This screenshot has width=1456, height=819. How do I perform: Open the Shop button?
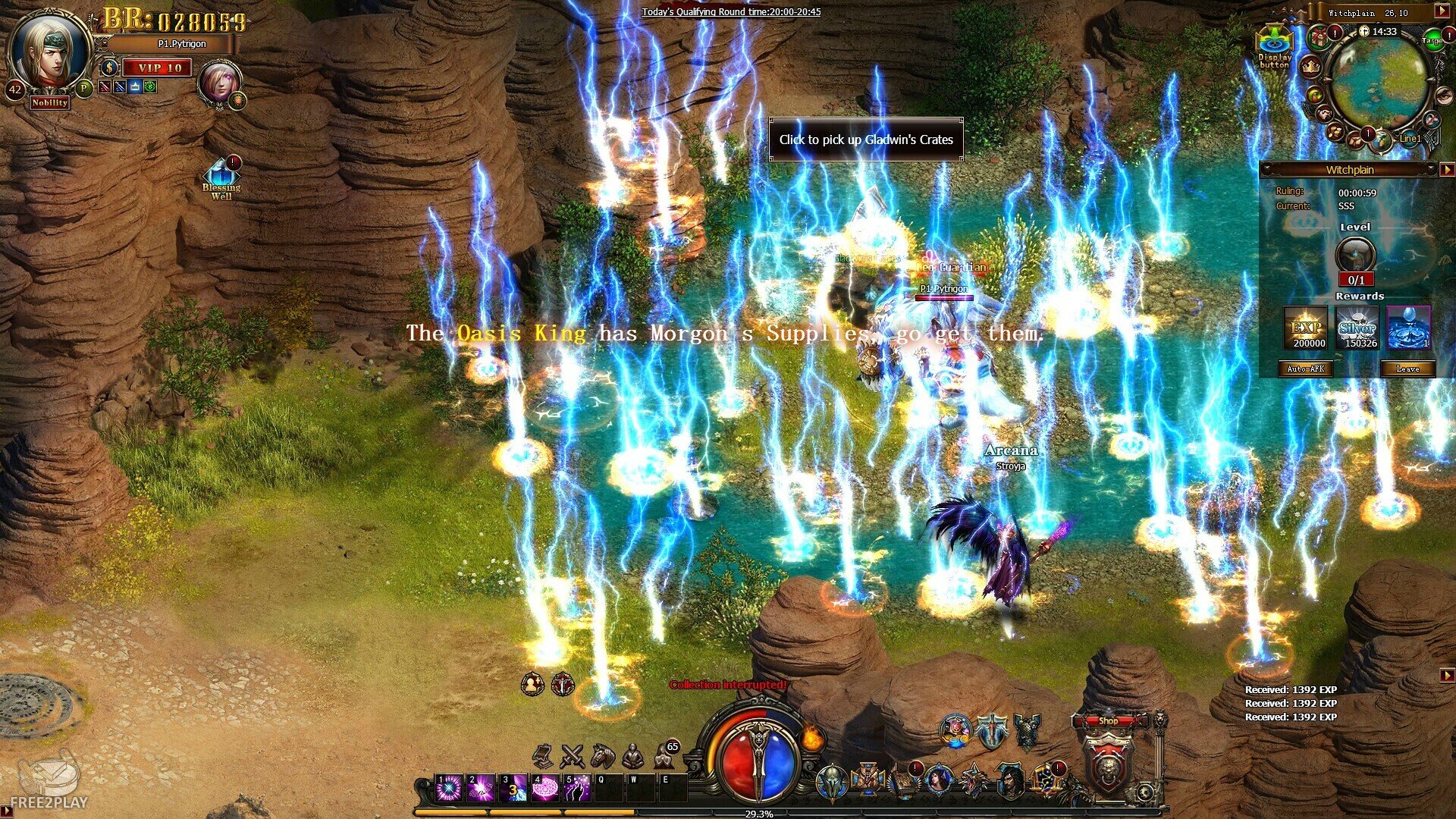[x=1108, y=721]
